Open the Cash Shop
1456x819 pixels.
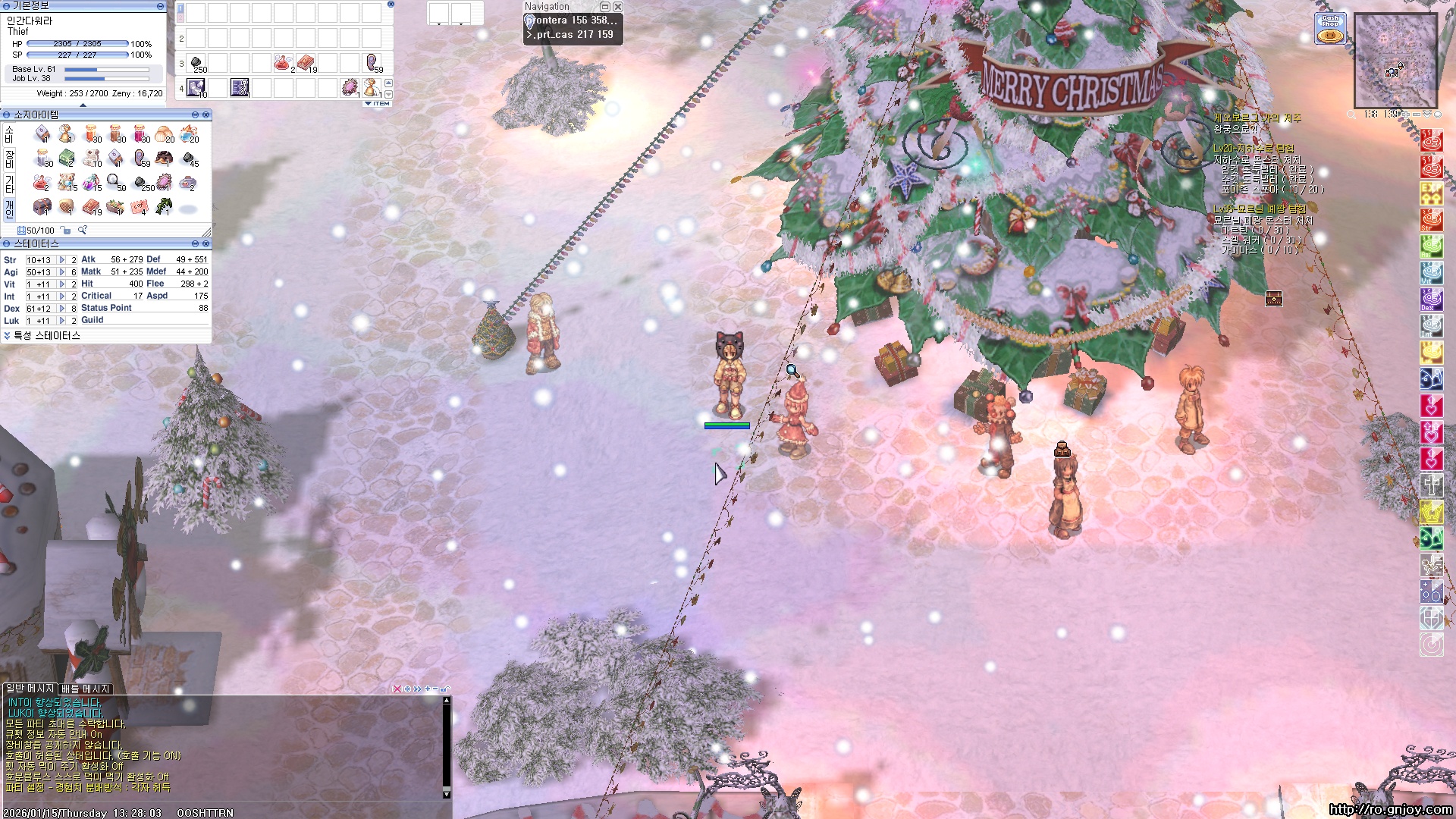click(1330, 28)
